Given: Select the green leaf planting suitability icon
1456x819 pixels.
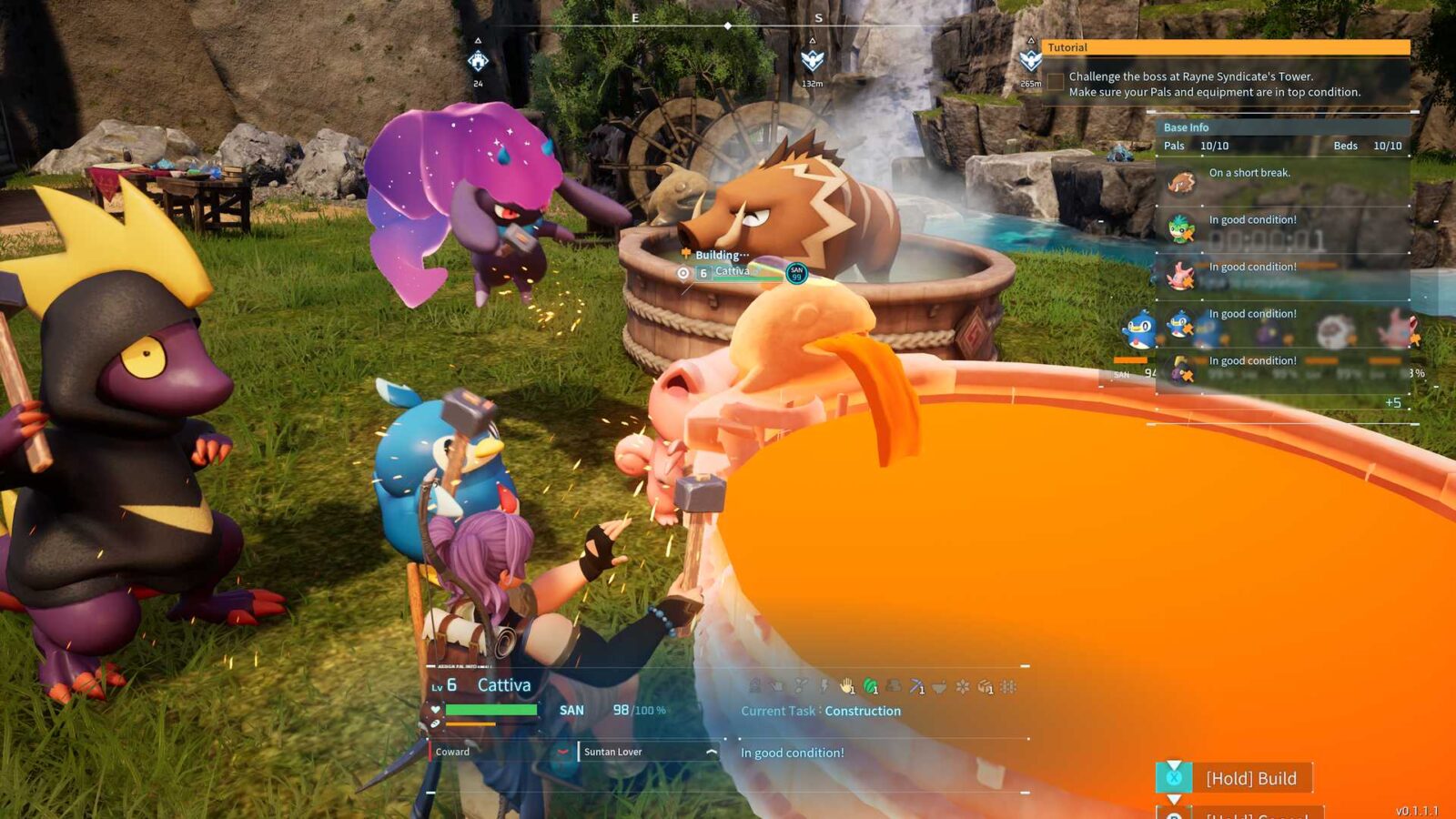Looking at the screenshot, I should coord(871,687).
